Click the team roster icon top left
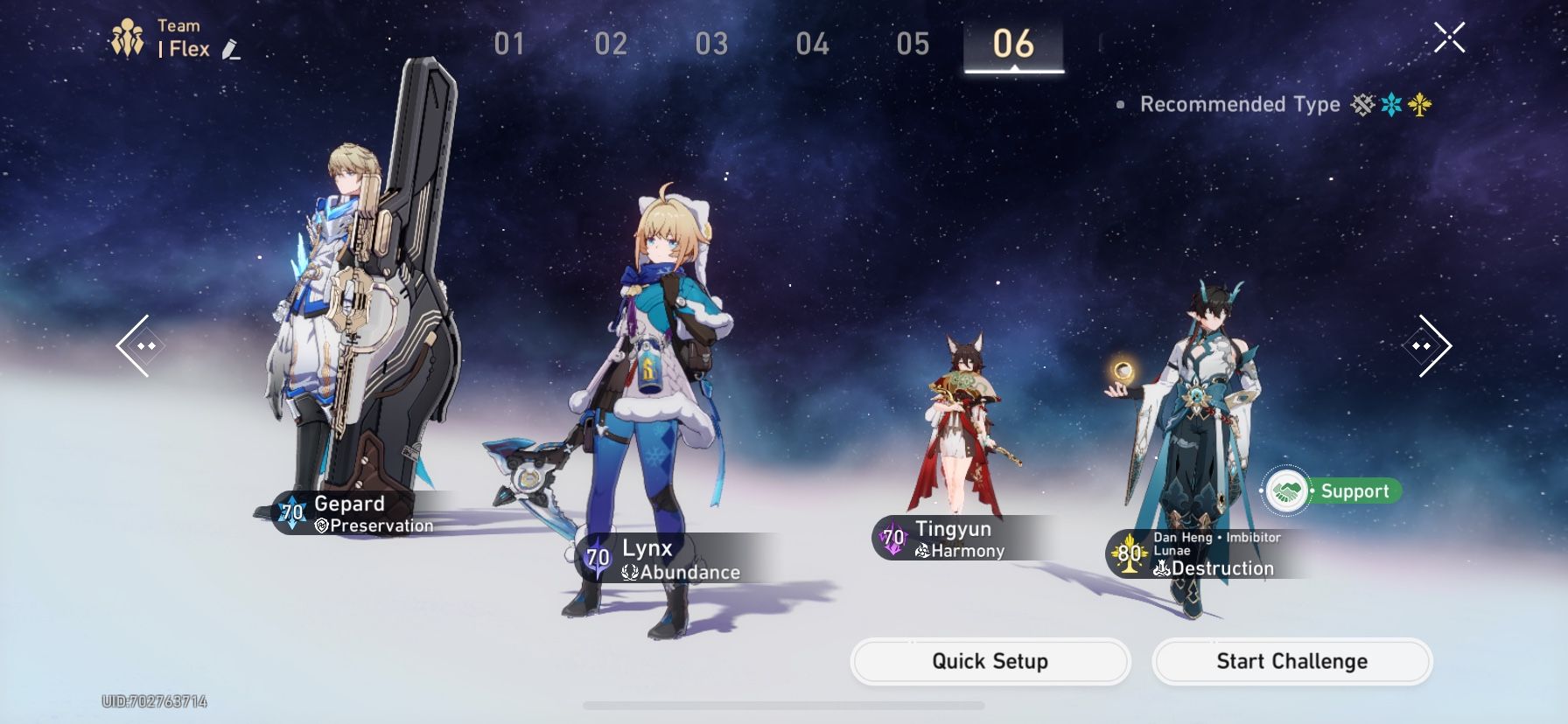 128,35
